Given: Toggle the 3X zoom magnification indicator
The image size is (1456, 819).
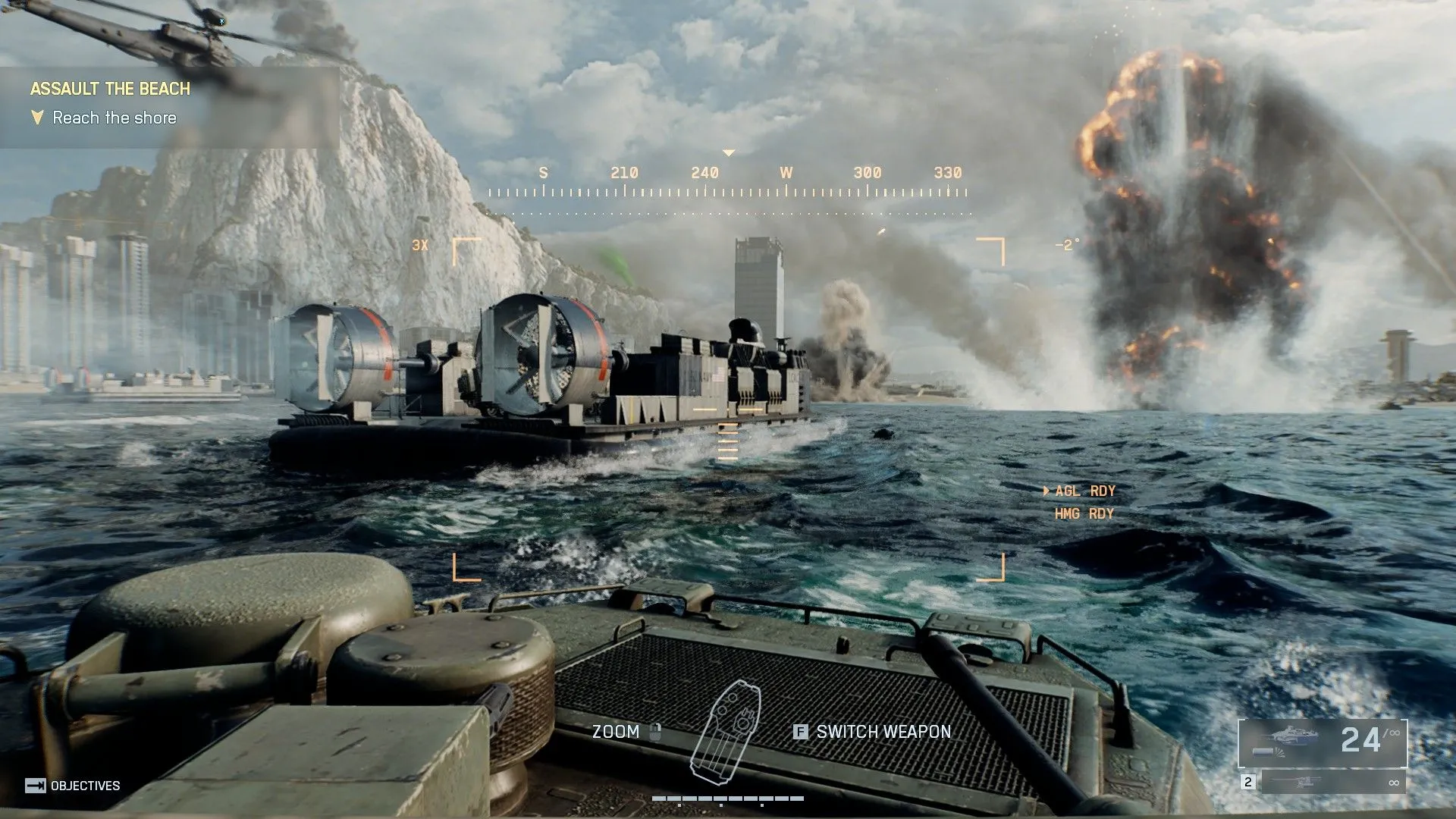Looking at the screenshot, I should pos(422,244).
